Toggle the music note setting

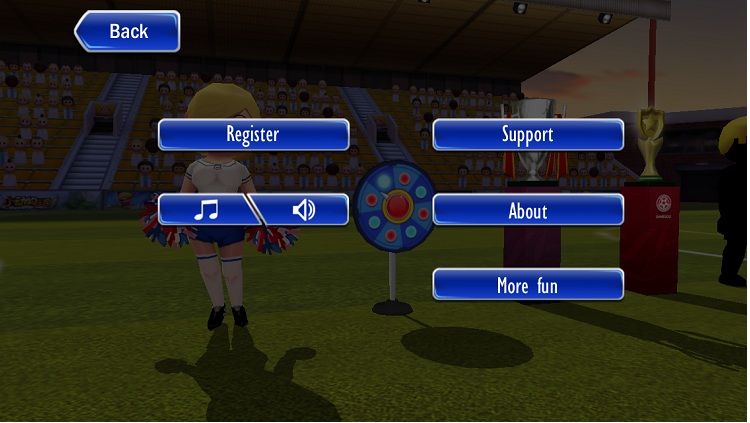[204, 210]
